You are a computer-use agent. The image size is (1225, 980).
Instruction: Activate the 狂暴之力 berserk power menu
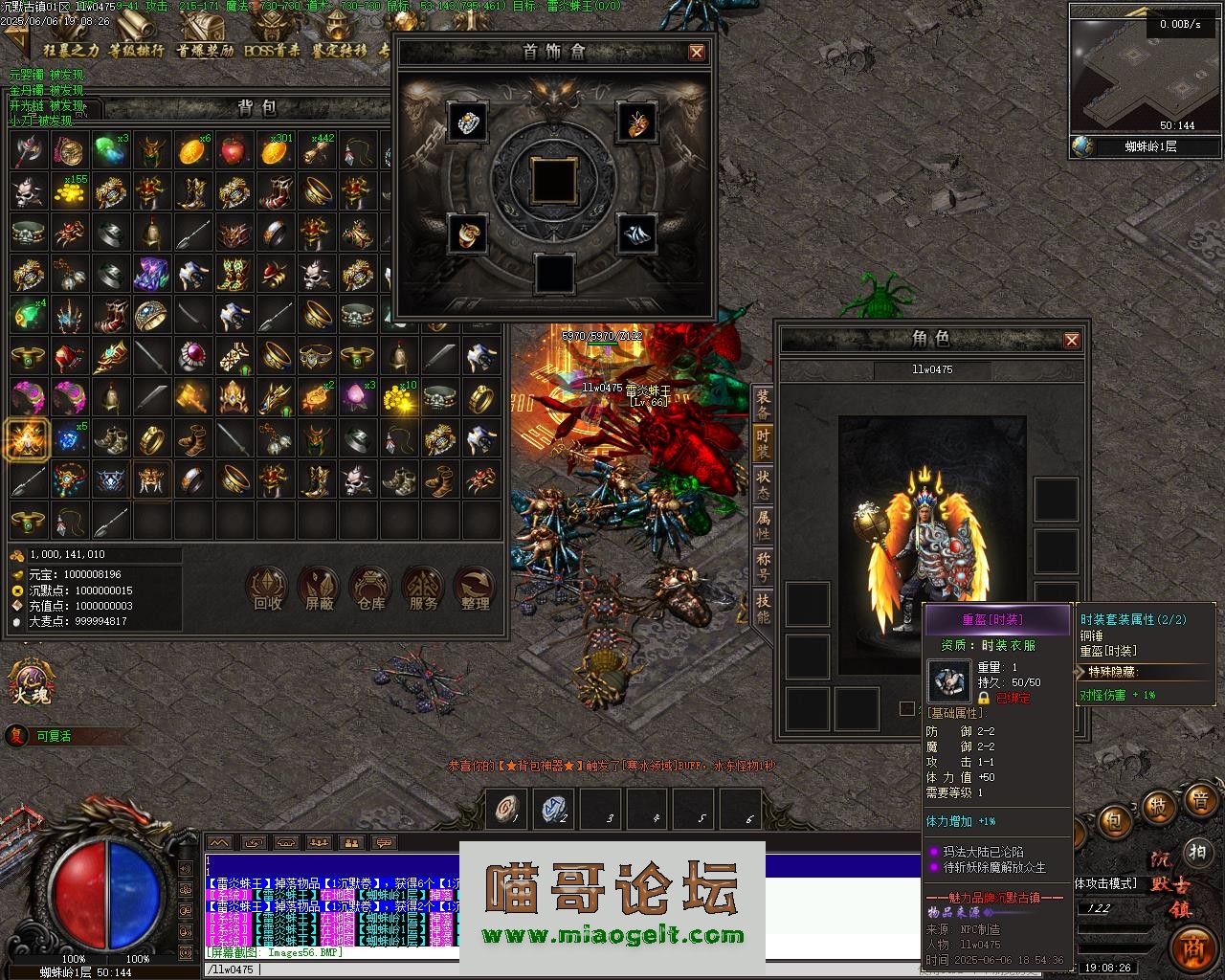[x=70, y=51]
